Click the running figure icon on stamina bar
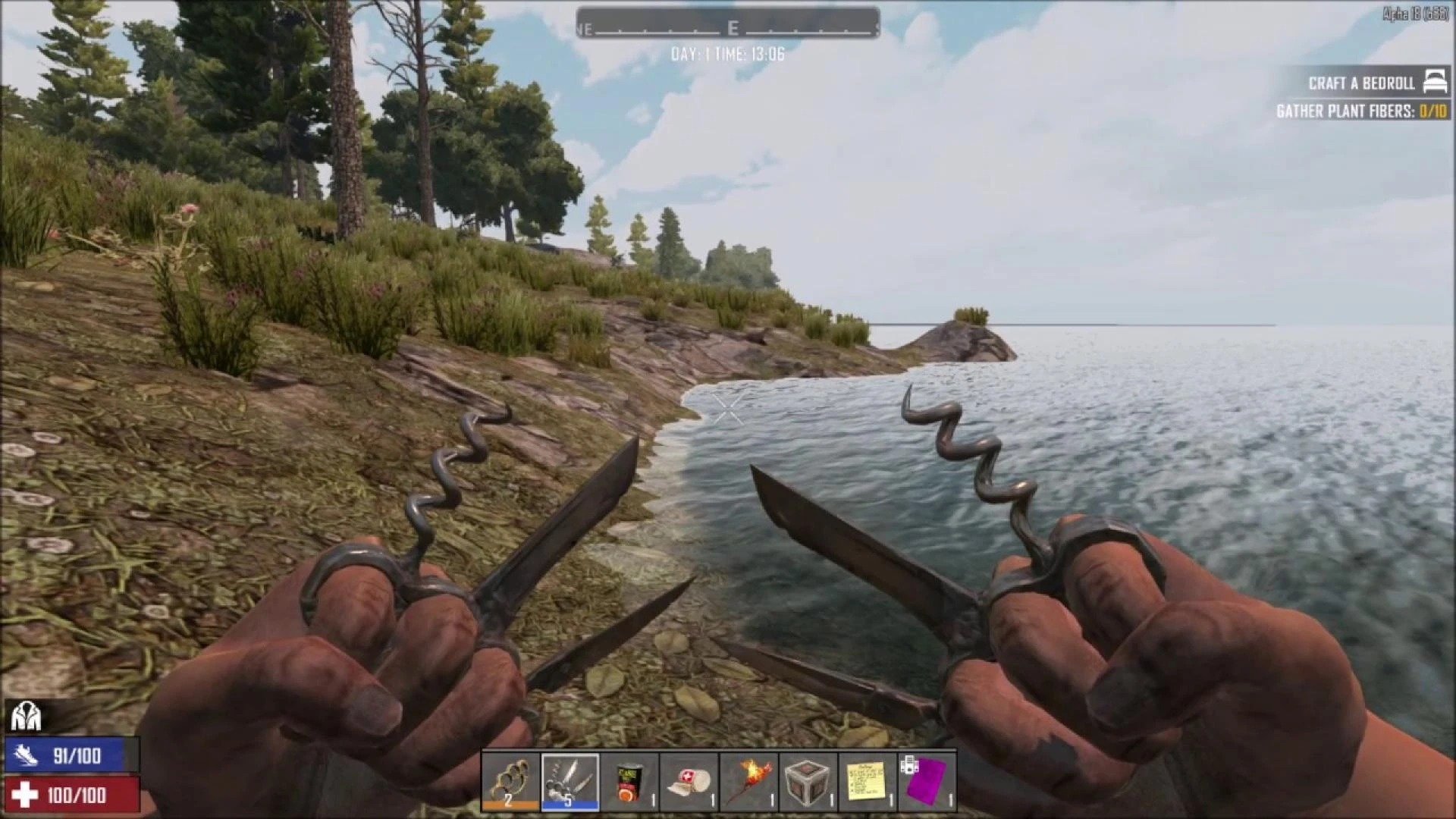Screen dimensions: 1456x819 click(25, 757)
